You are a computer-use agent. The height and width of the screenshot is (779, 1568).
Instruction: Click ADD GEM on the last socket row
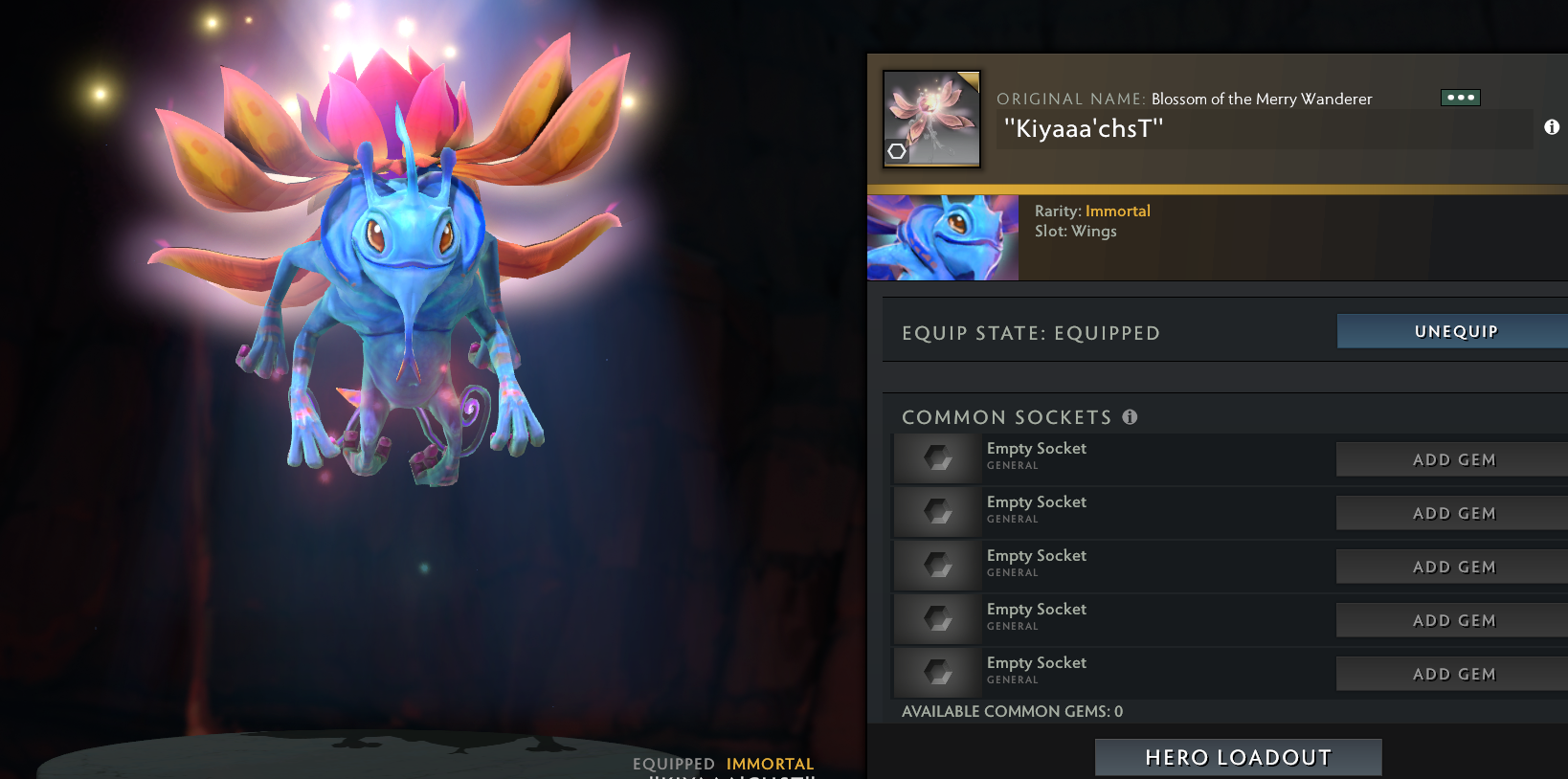1455,674
